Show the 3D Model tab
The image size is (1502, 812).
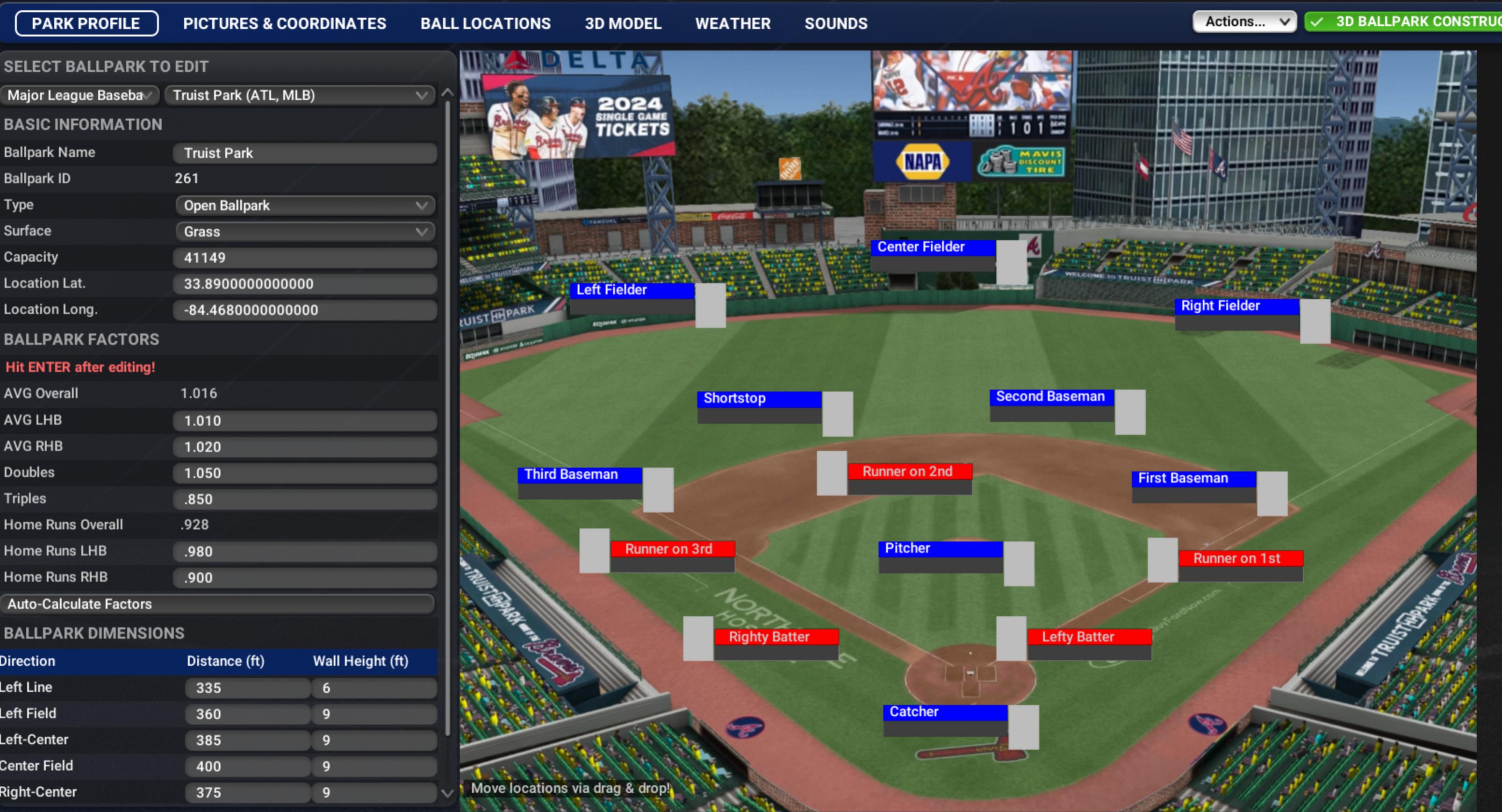[623, 23]
